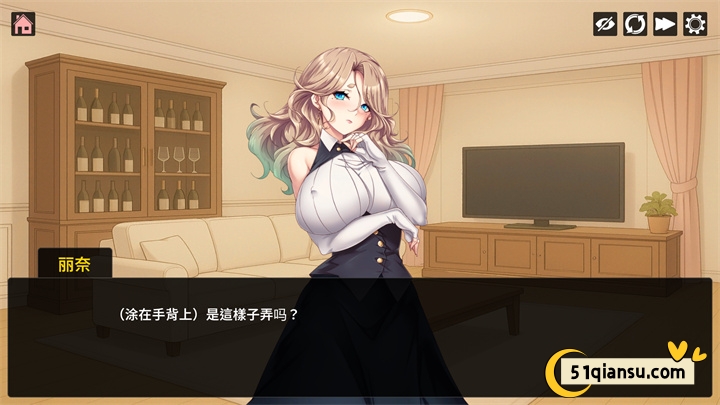Return to the home screen
The height and width of the screenshot is (405, 720).
[23, 23]
